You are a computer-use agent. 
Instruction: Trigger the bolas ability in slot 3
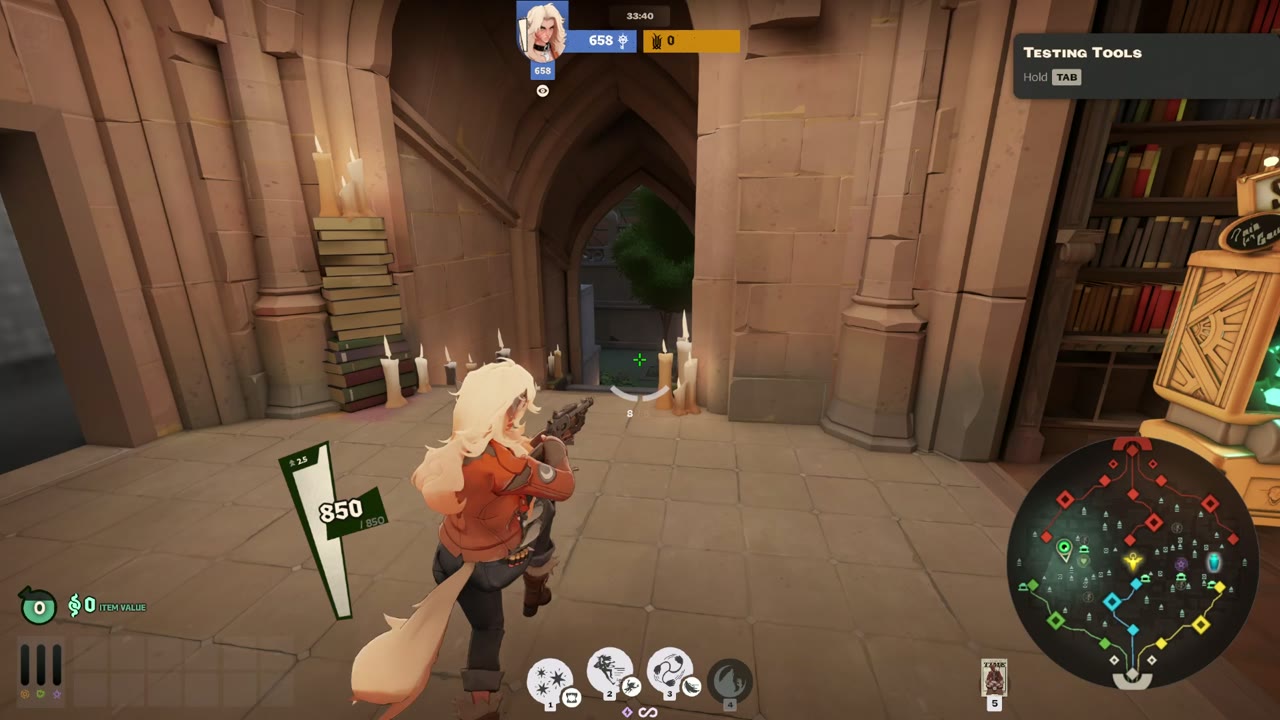click(669, 670)
